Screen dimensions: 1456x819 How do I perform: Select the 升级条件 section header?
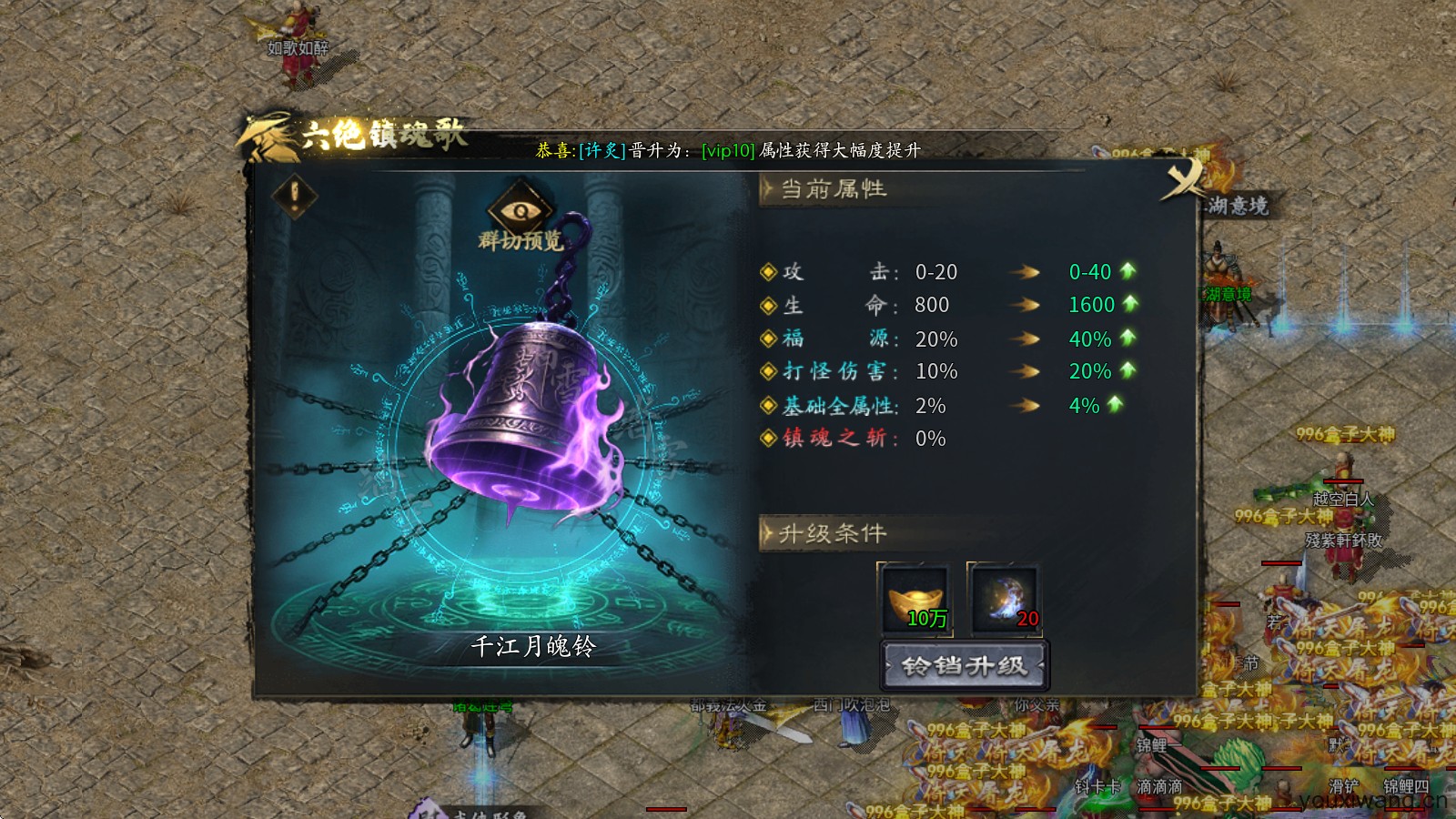pyautogui.click(x=831, y=535)
